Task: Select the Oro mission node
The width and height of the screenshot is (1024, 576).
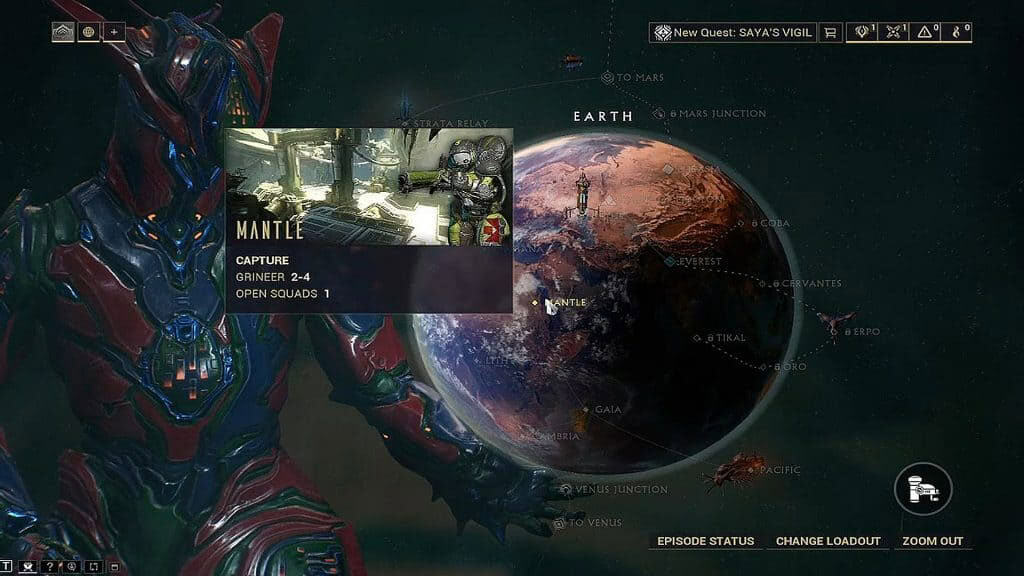Action: pos(763,367)
